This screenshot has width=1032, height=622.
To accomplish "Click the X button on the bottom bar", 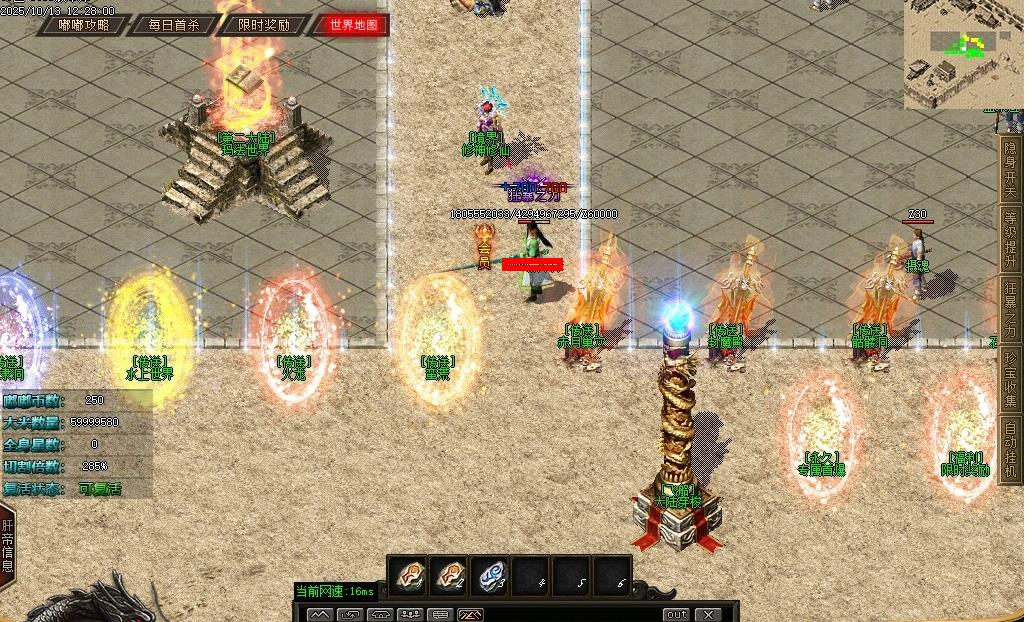I will 707,614.
